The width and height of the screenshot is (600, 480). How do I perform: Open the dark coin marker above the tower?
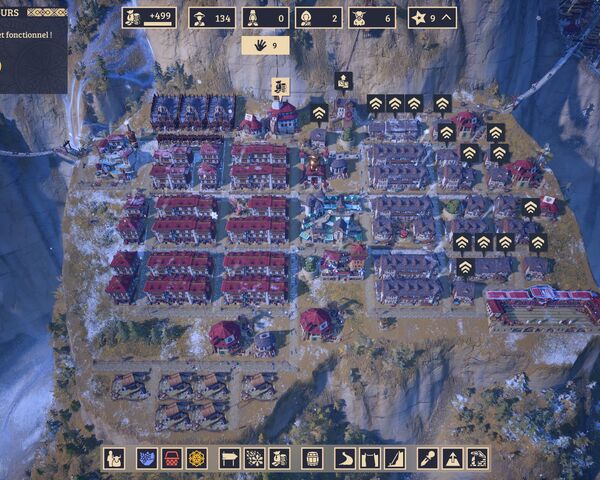click(x=343, y=80)
